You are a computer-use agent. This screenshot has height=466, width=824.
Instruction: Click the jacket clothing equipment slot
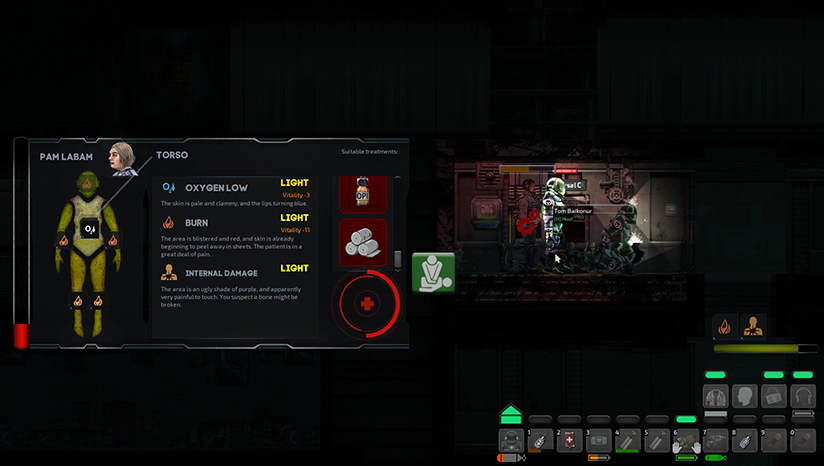click(x=716, y=396)
